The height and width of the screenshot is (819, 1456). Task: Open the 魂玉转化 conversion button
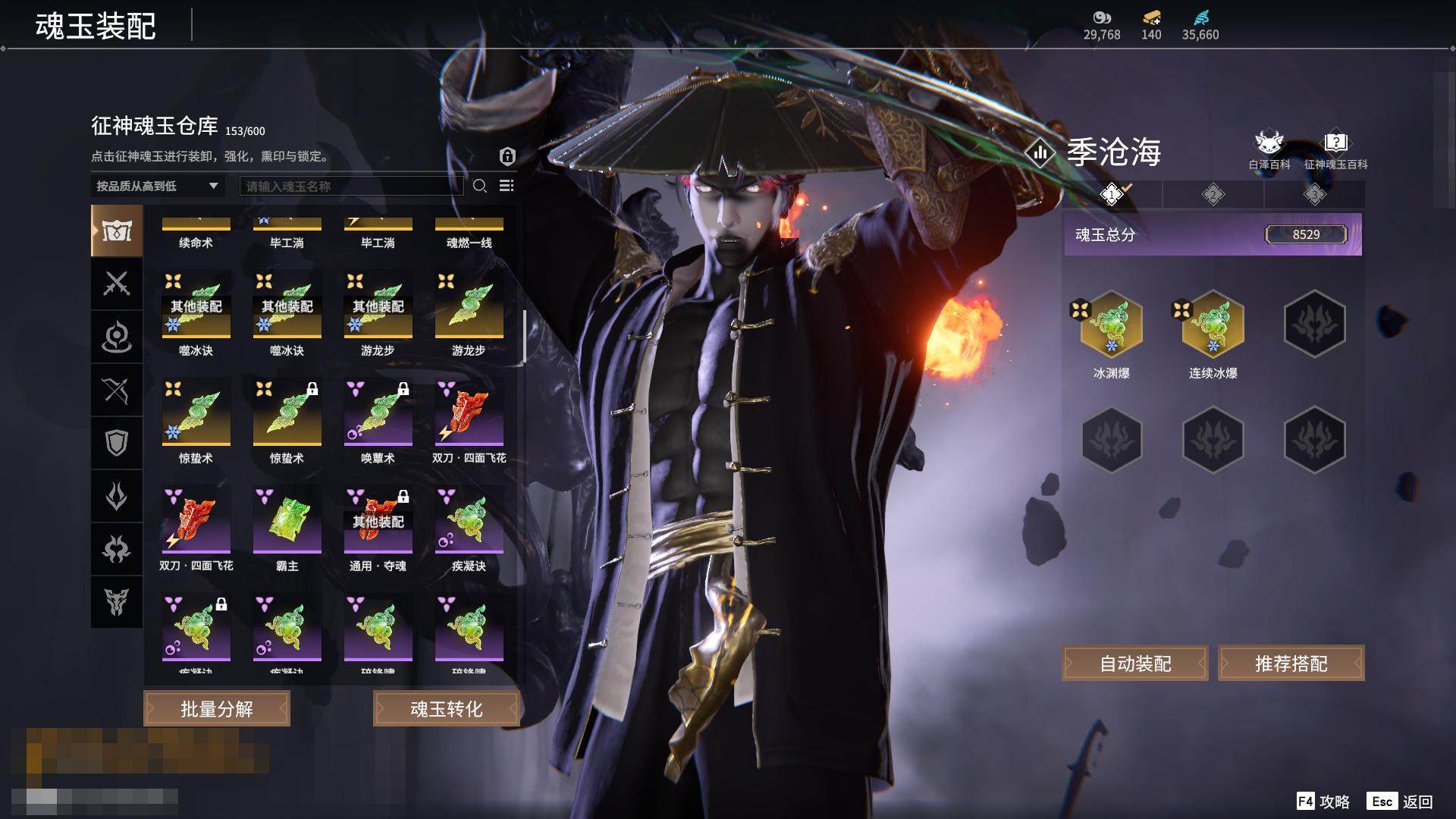pyautogui.click(x=446, y=709)
